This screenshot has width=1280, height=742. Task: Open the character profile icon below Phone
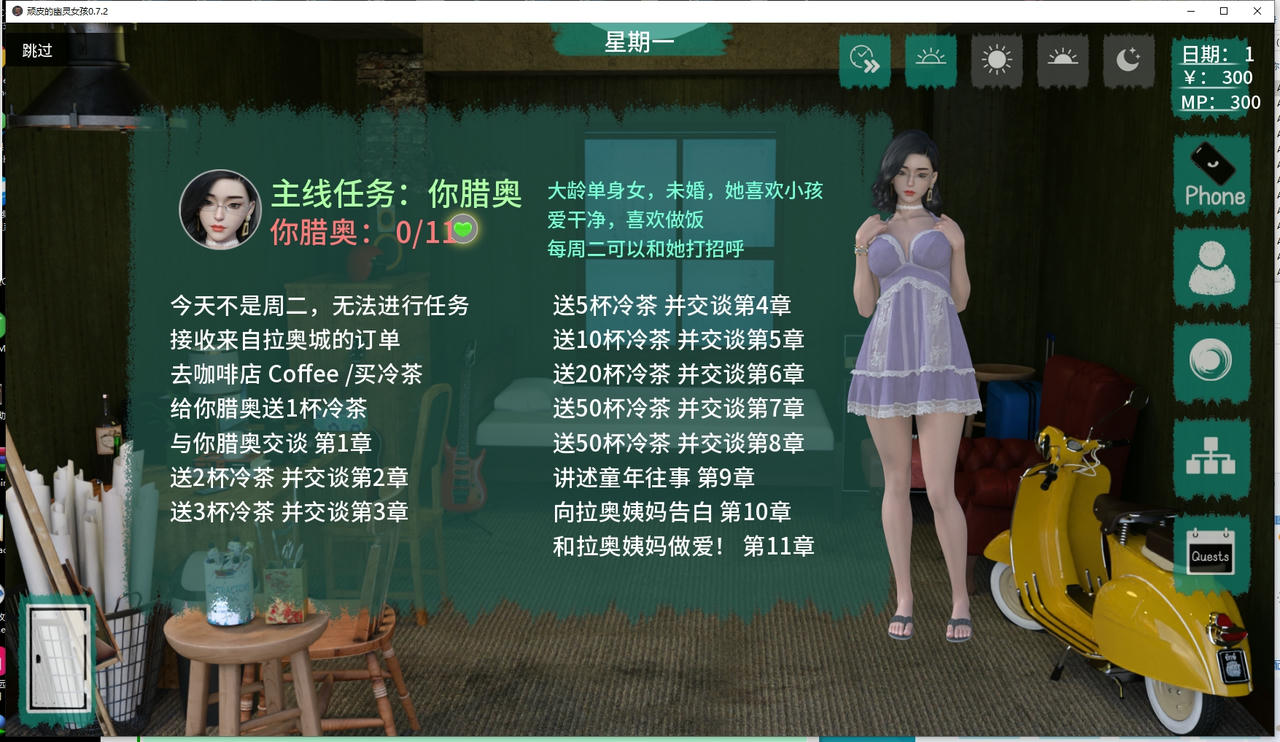(1212, 268)
